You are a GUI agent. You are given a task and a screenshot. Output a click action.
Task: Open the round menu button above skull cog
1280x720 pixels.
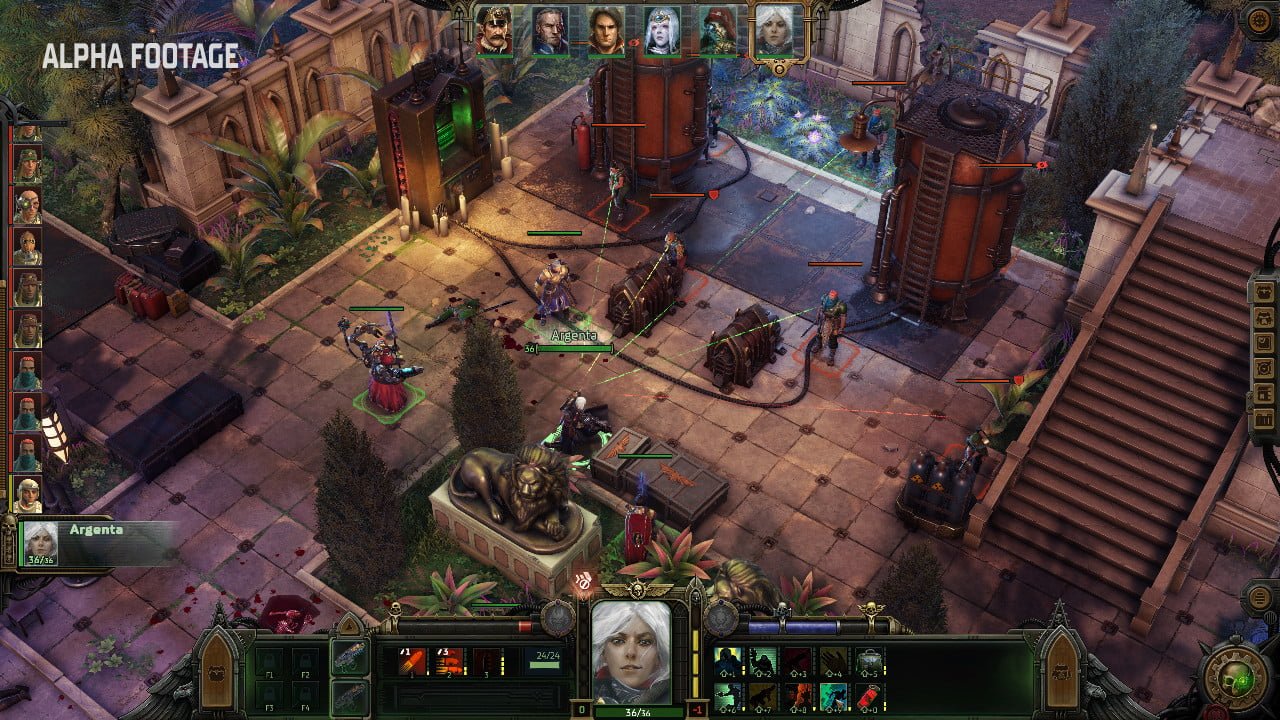pos(1259,598)
